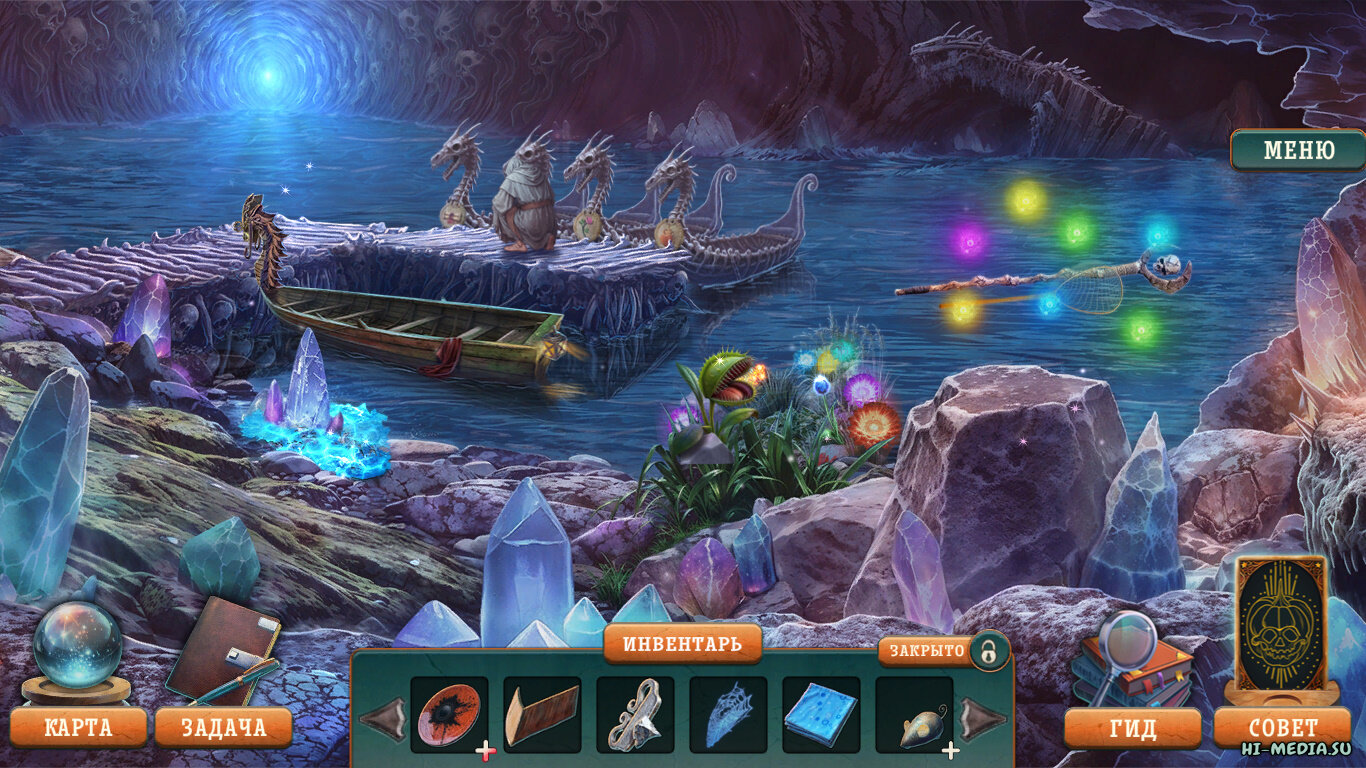Show the current task via ЗАДАЧА
This screenshot has width=1366, height=768.
223,727
